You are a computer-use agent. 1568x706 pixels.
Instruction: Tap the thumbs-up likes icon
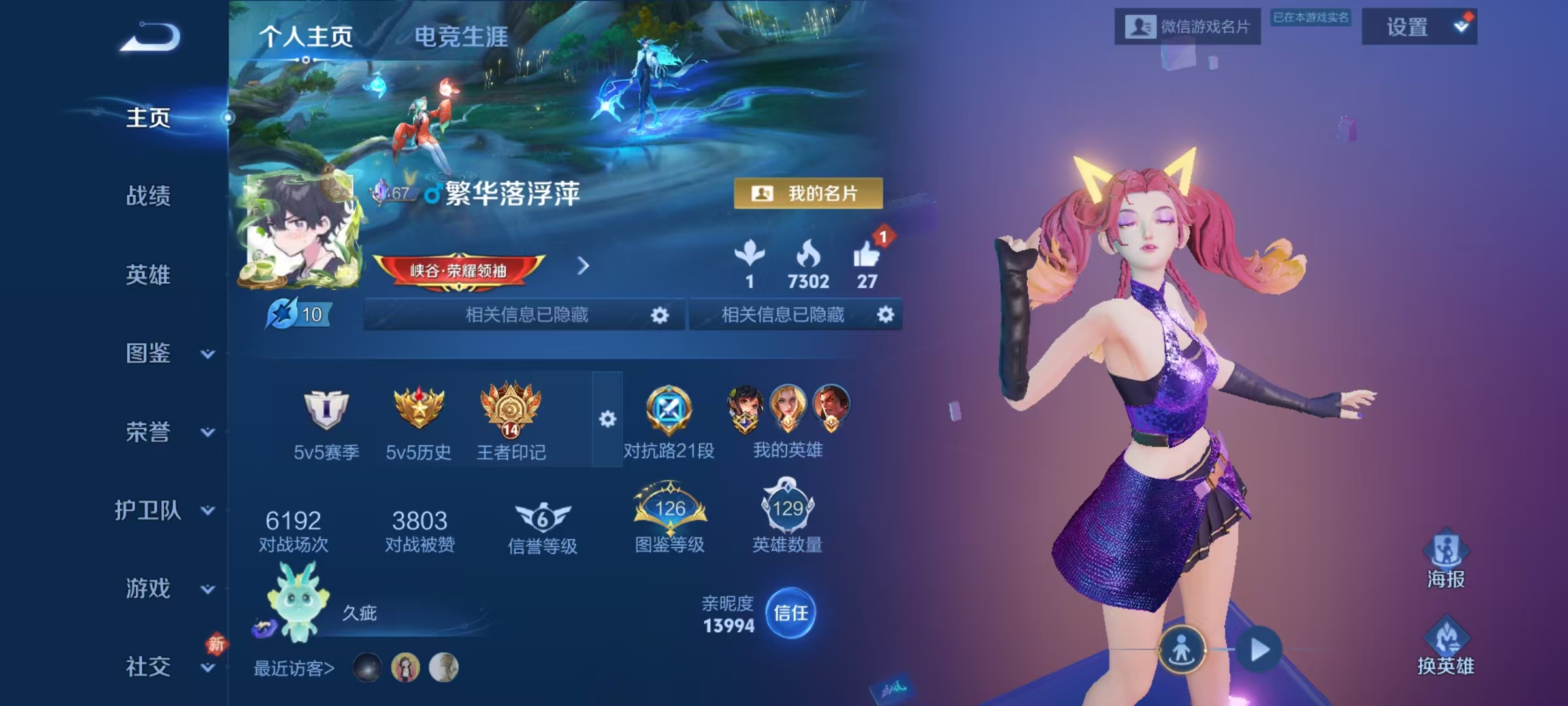(x=866, y=255)
